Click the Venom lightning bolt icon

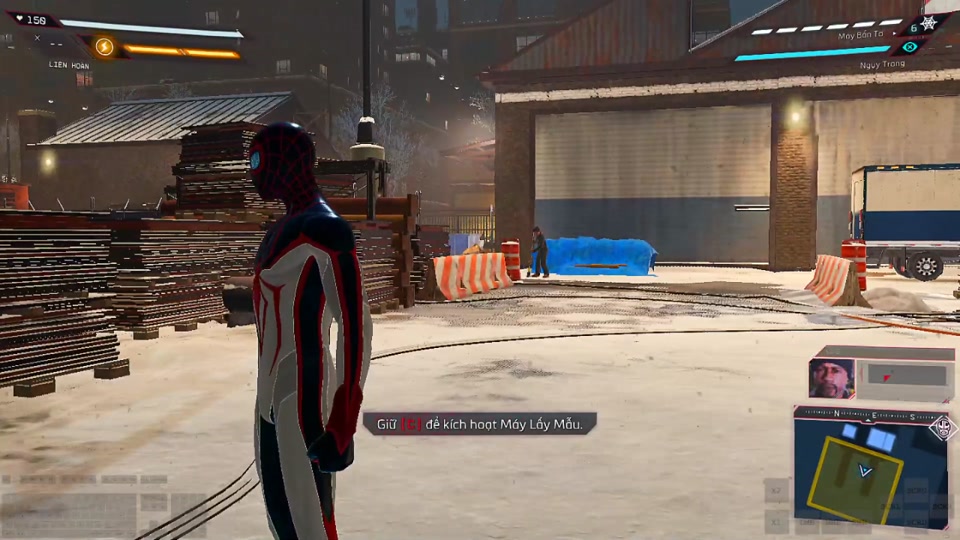104,46
